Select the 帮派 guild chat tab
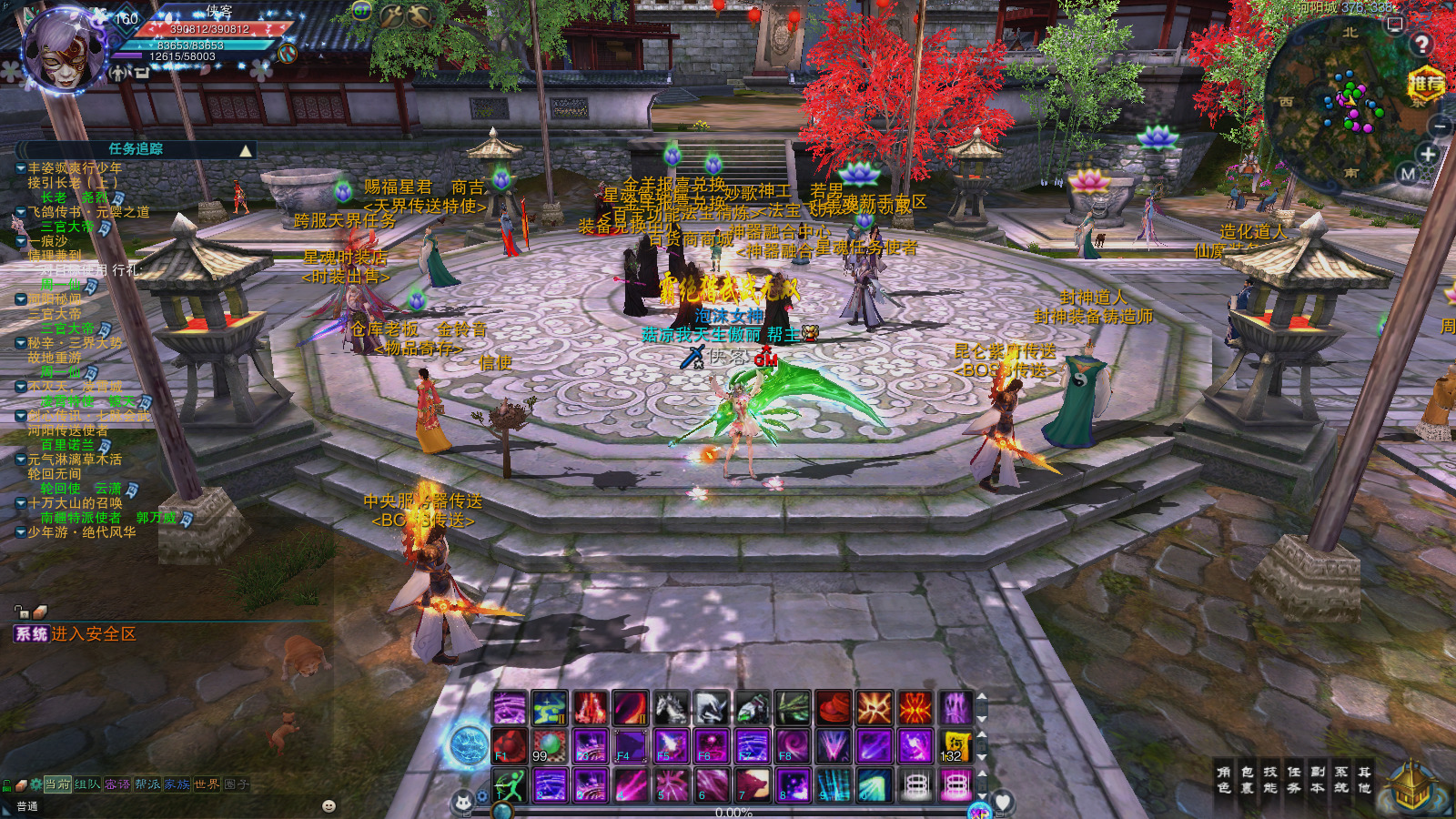This screenshot has height=819, width=1456. pyautogui.click(x=147, y=784)
